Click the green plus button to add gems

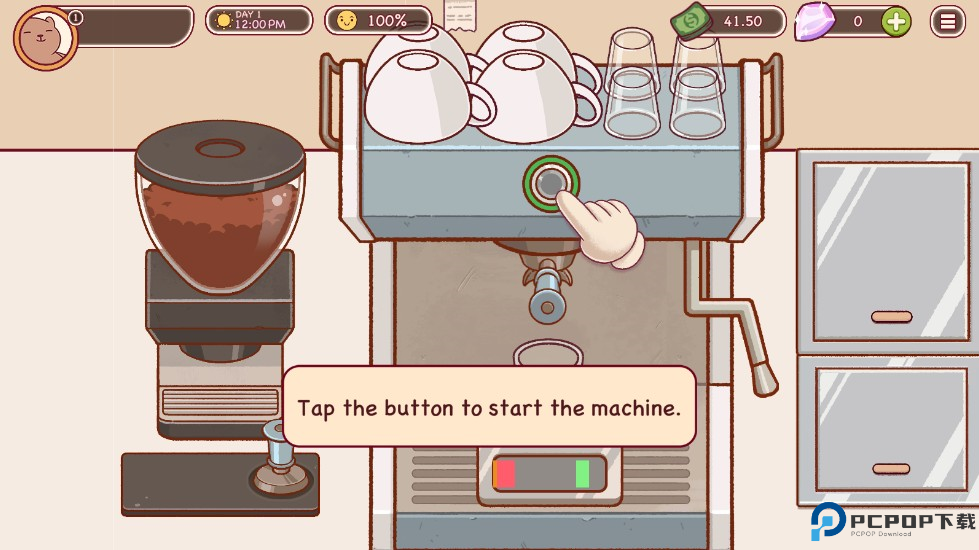tap(895, 21)
